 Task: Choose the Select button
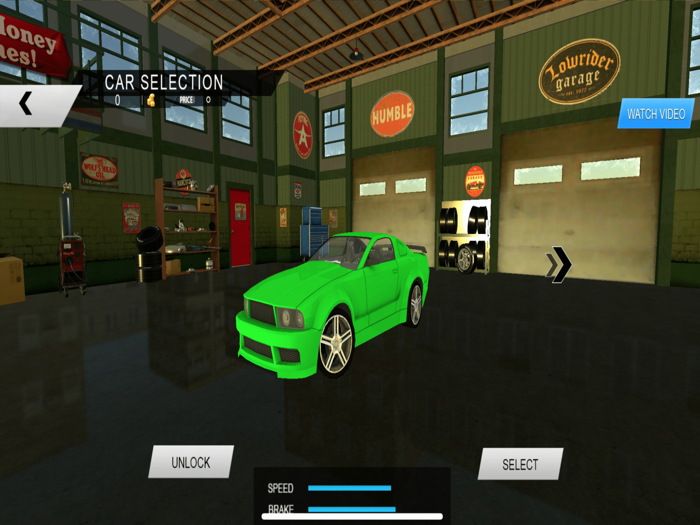click(520, 464)
